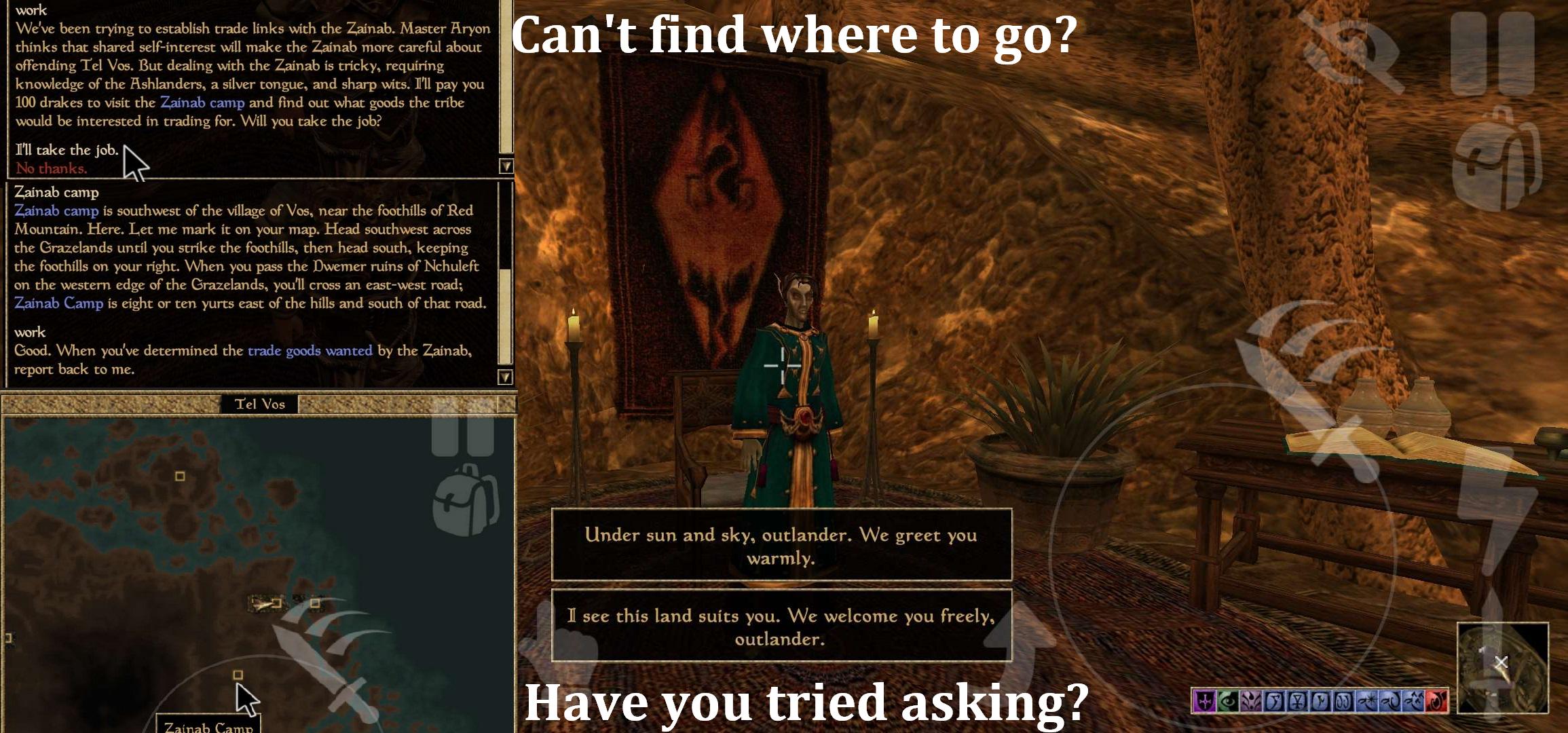
Task: Select the shield spell in the quick bar
Action: [x=1203, y=699]
